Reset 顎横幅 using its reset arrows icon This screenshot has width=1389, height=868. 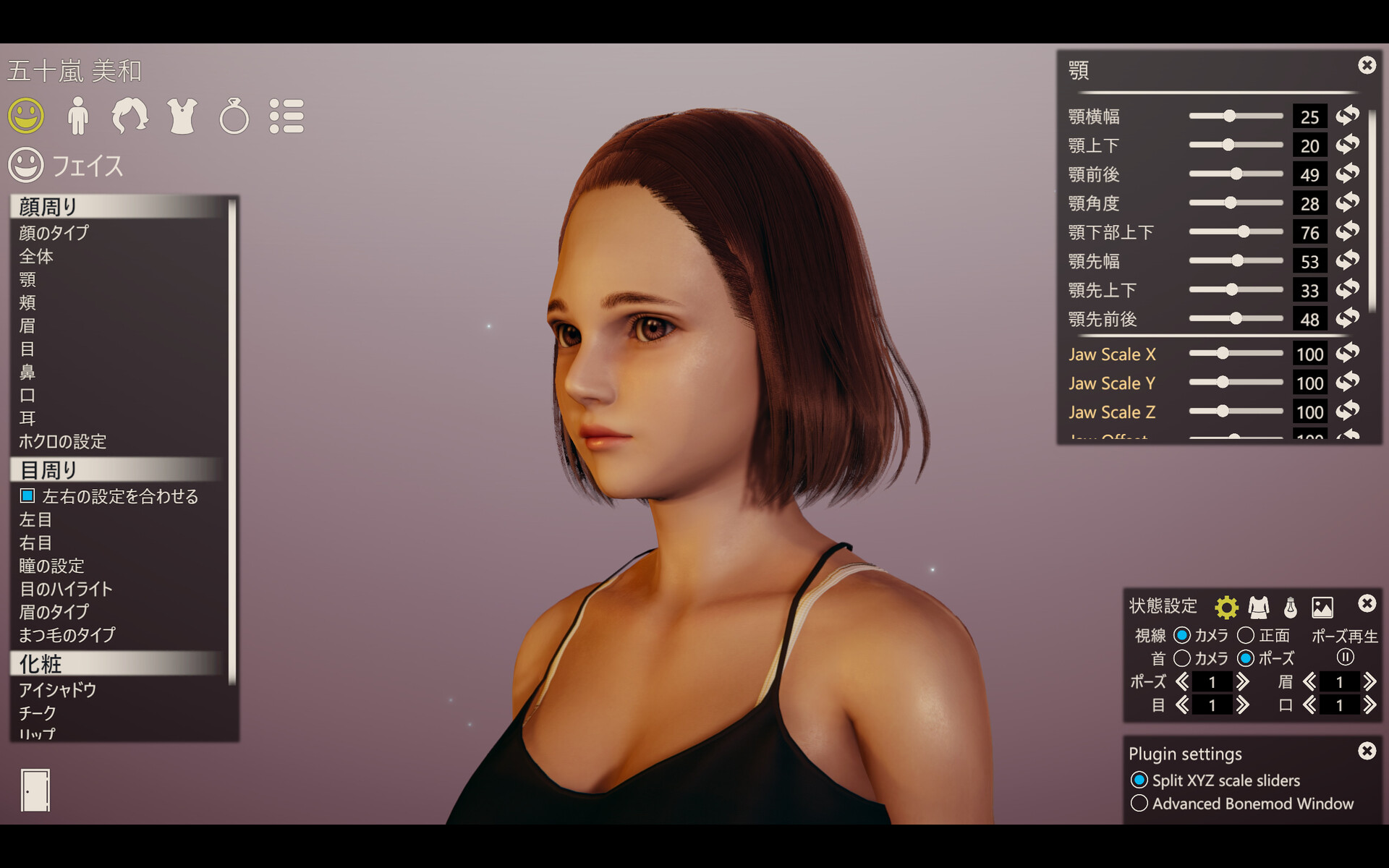click(x=1347, y=116)
